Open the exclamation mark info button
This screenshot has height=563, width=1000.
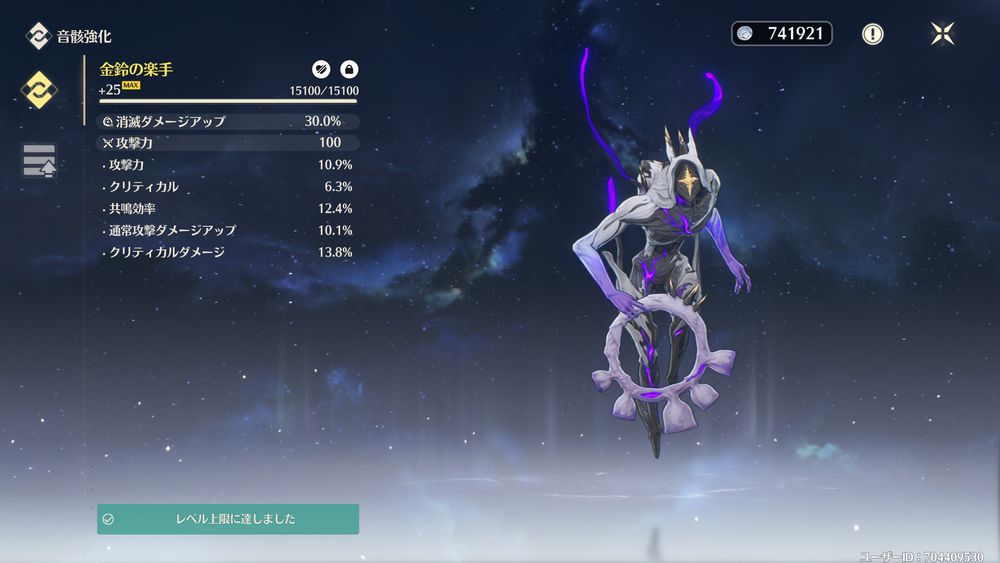click(x=873, y=34)
